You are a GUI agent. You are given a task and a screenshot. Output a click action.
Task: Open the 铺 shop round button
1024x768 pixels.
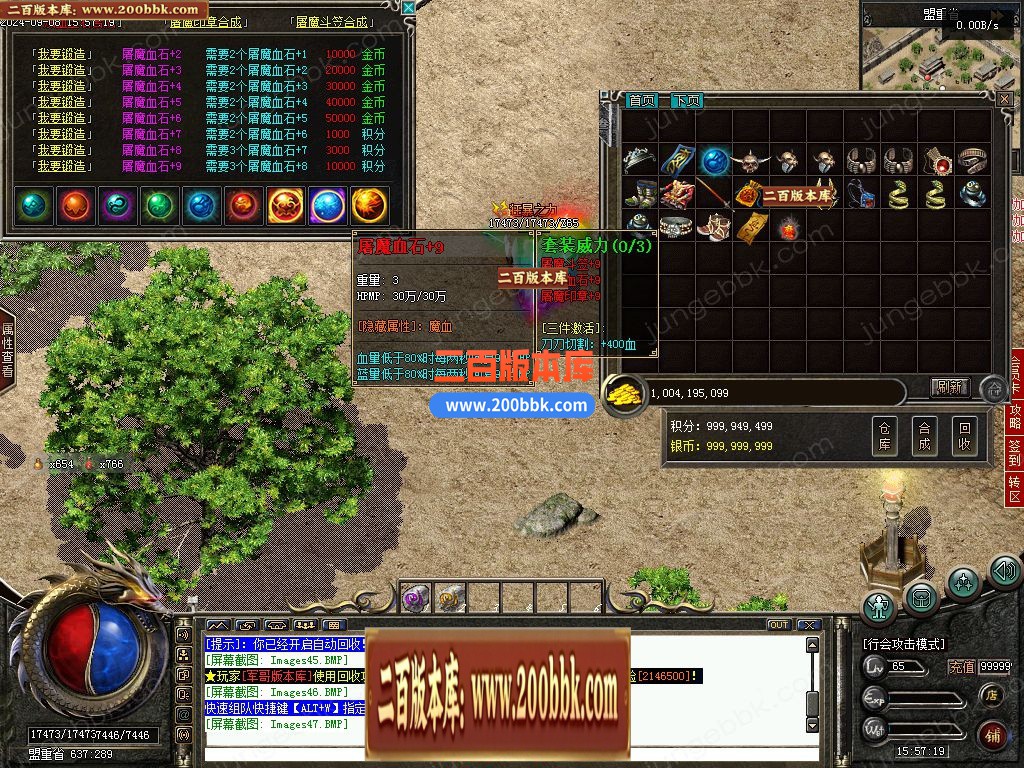coord(991,735)
